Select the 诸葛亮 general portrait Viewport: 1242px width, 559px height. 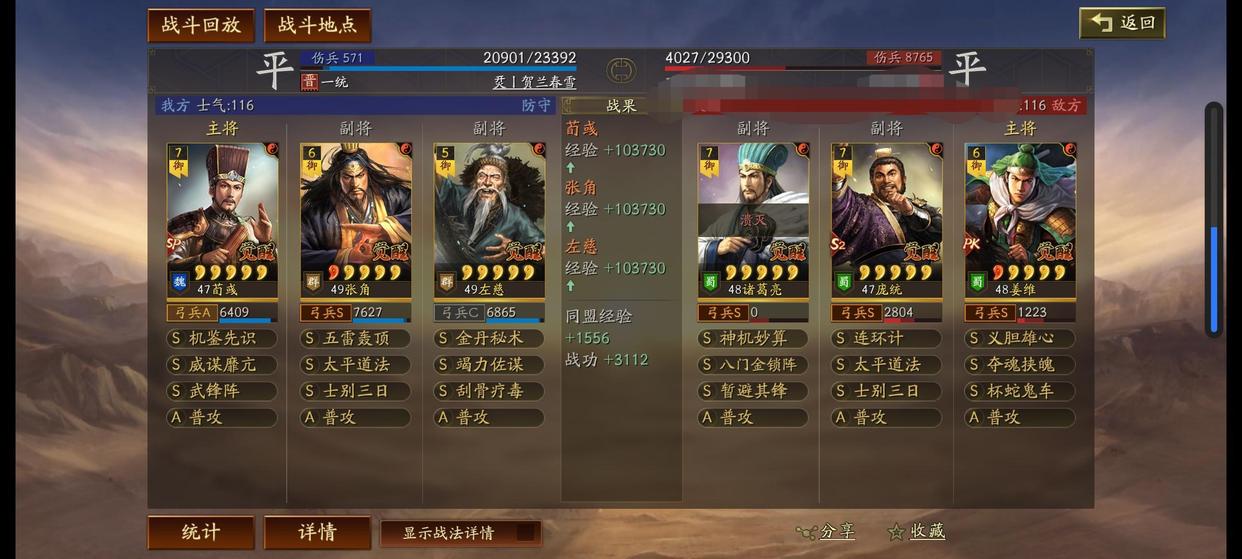[x=753, y=215]
